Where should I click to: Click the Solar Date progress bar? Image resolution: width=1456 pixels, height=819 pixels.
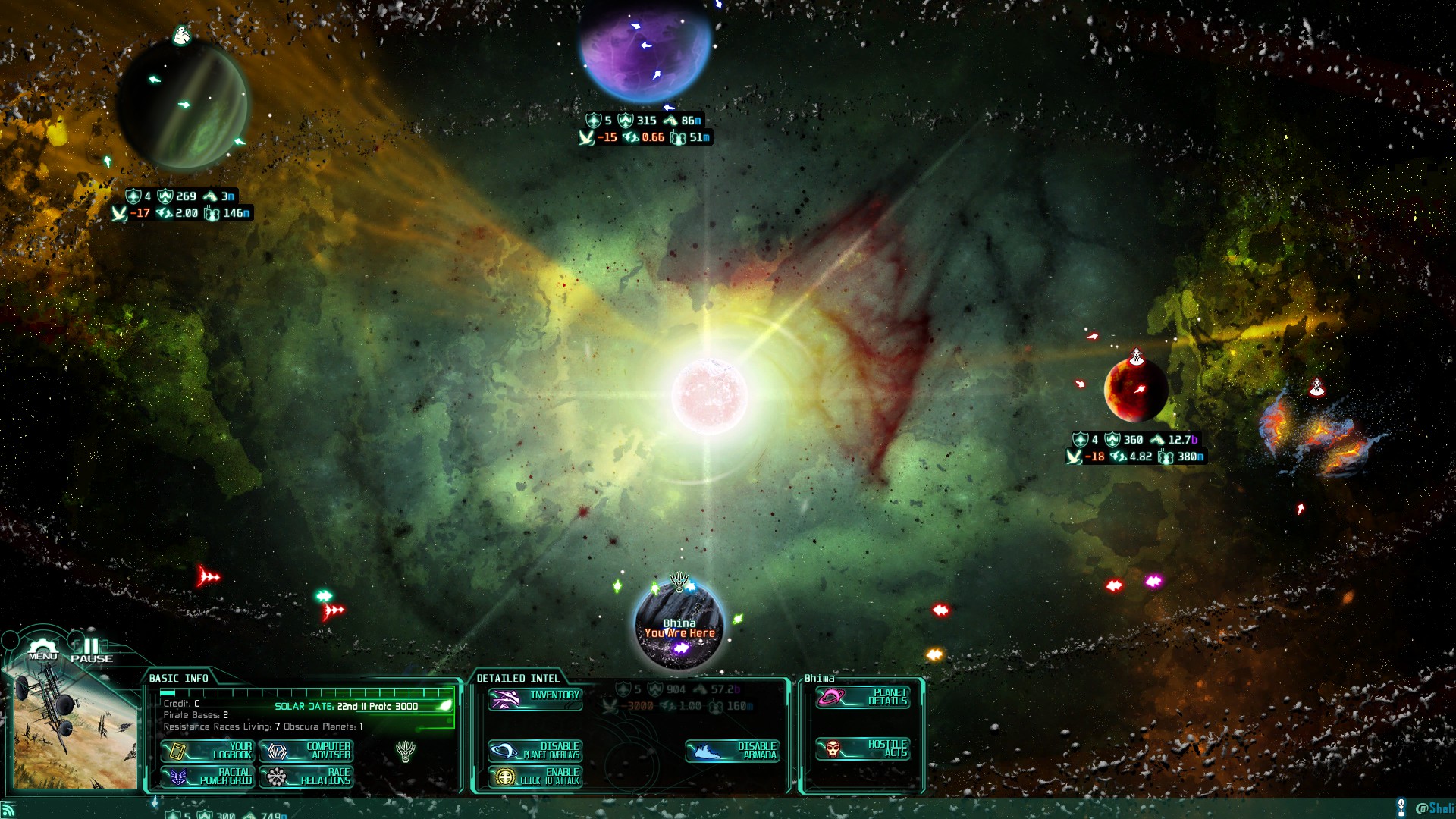point(303,692)
